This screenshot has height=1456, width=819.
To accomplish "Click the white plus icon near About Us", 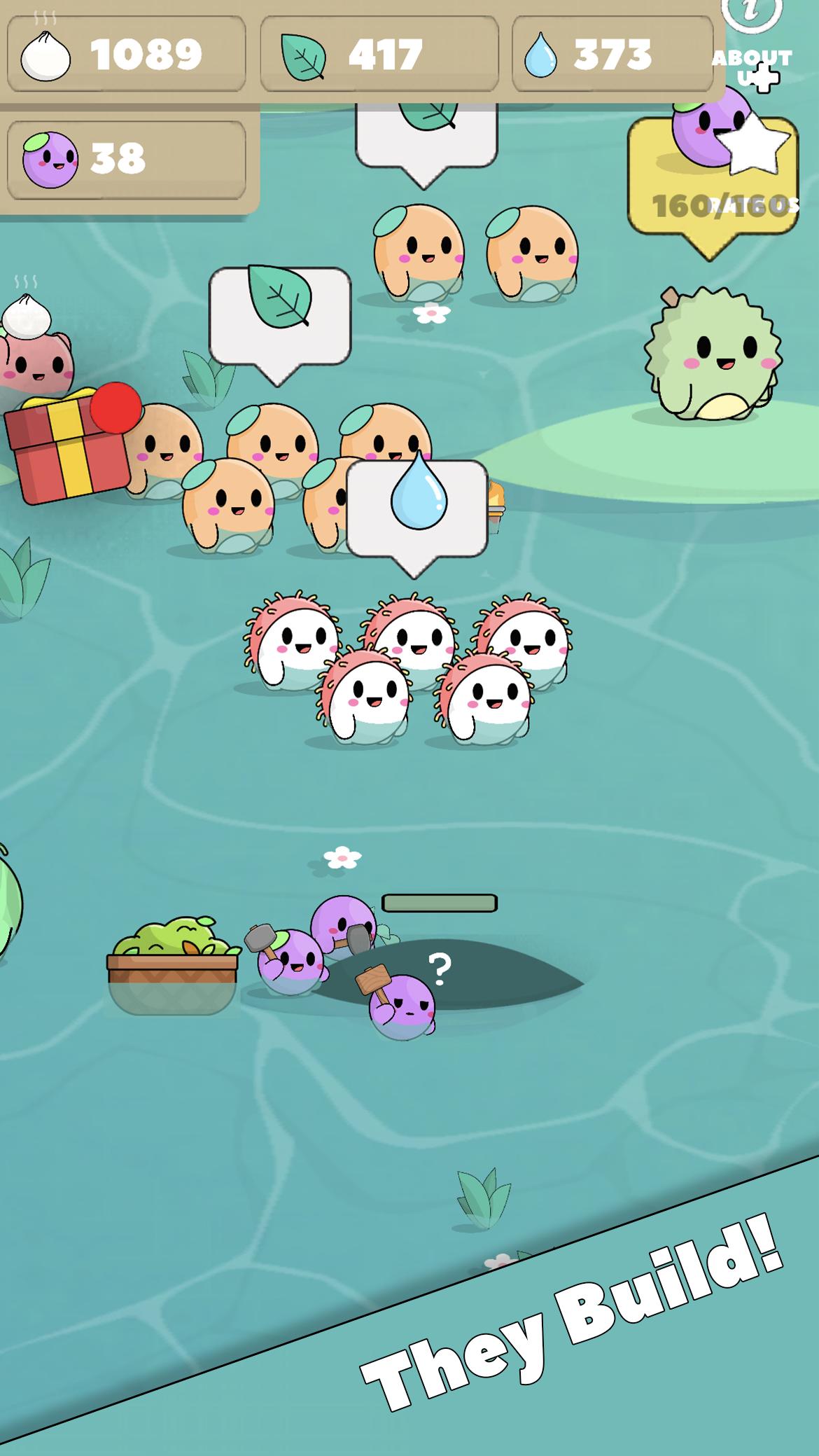I will click(762, 78).
